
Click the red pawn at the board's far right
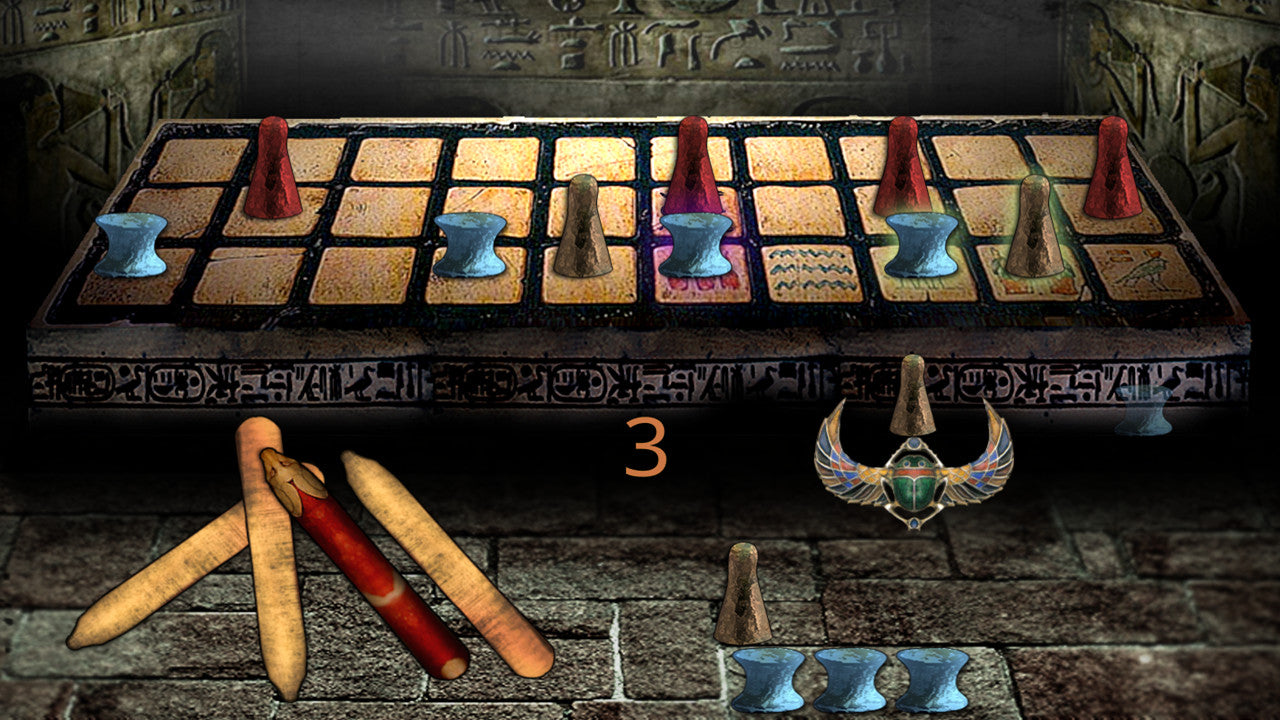click(1115, 170)
